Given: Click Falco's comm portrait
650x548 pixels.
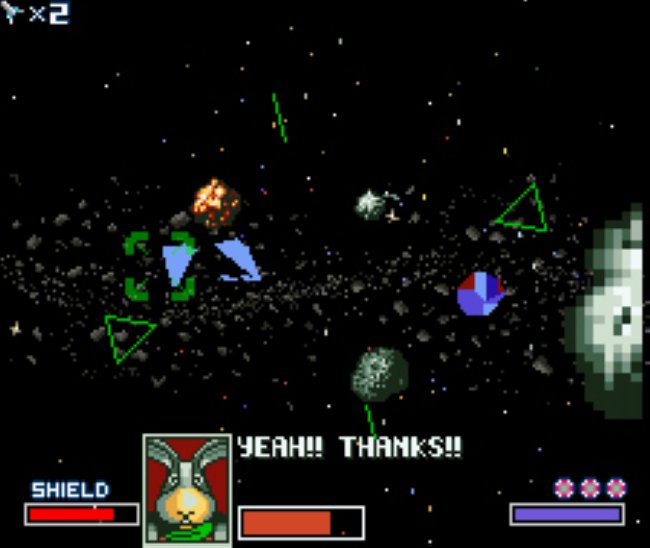Looking at the screenshot, I should pos(186,488).
